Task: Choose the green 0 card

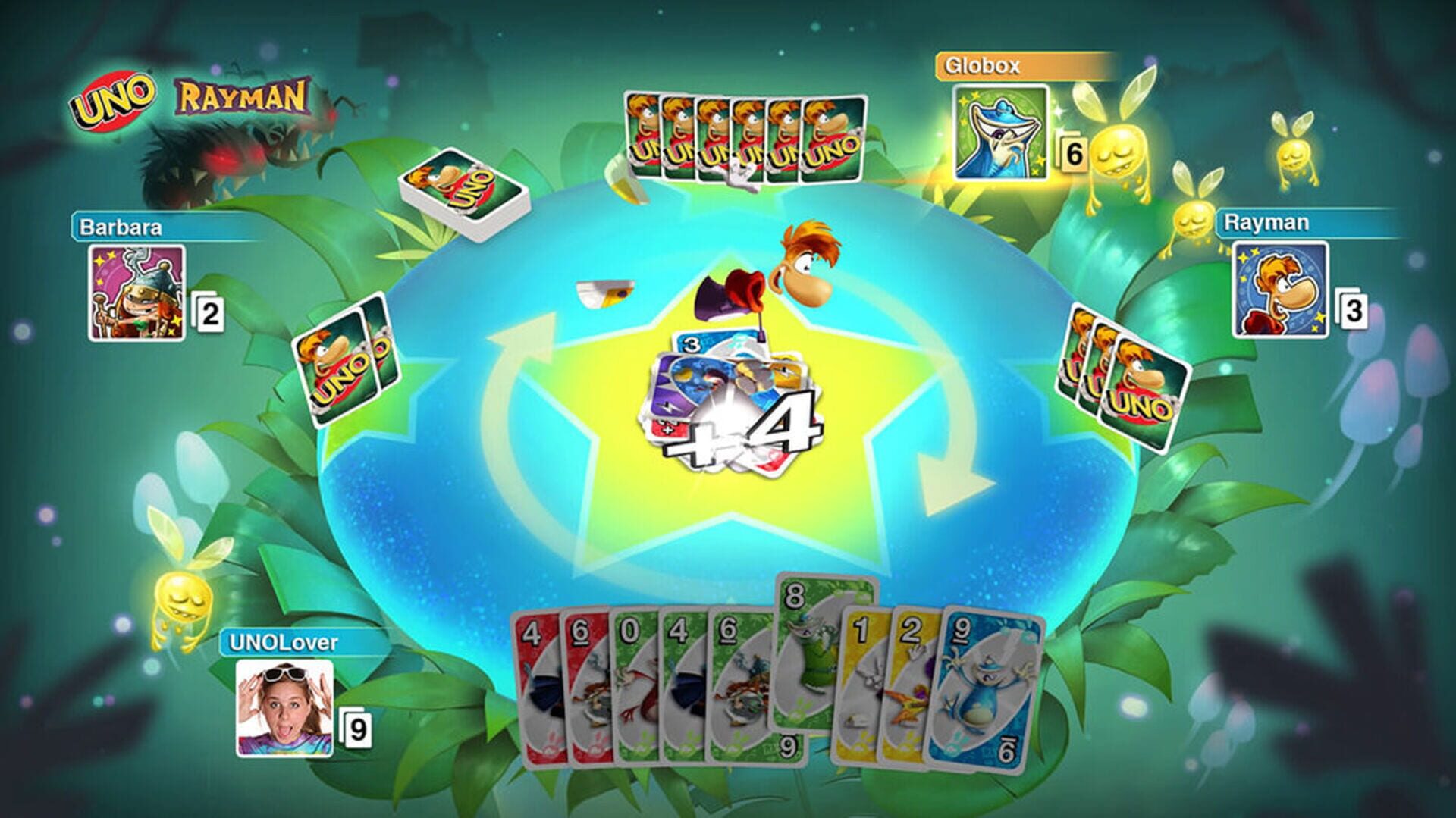Action: tap(632, 682)
